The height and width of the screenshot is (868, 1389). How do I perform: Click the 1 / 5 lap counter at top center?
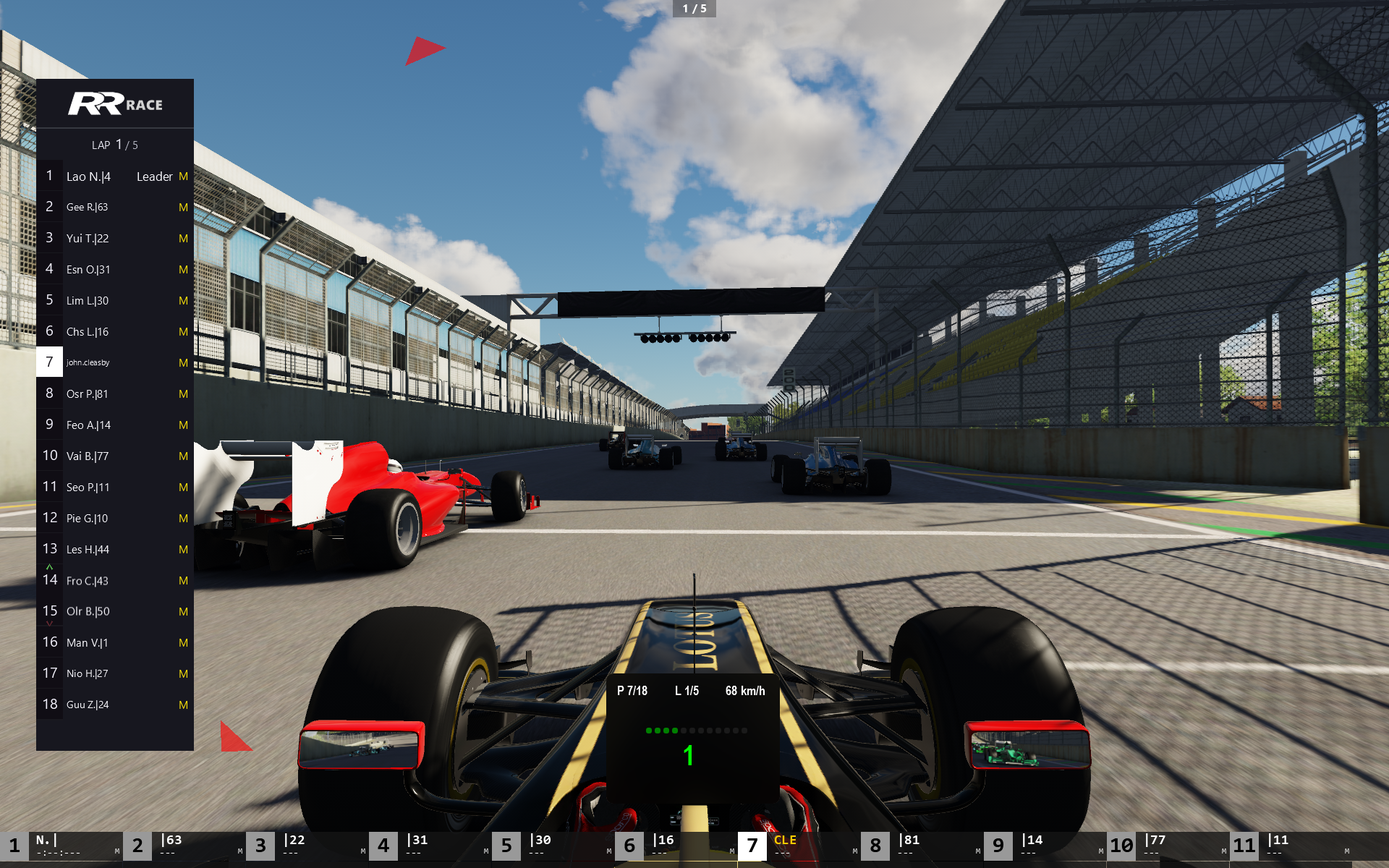(x=694, y=9)
